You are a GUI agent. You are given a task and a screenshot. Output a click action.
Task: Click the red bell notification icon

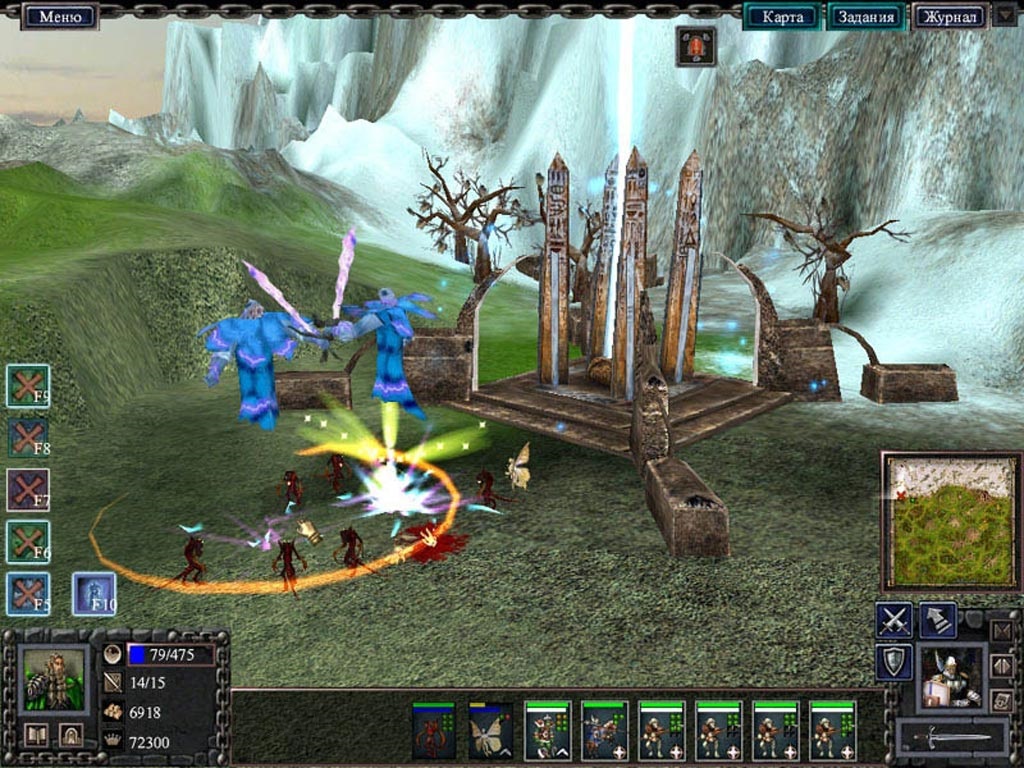[x=695, y=46]
